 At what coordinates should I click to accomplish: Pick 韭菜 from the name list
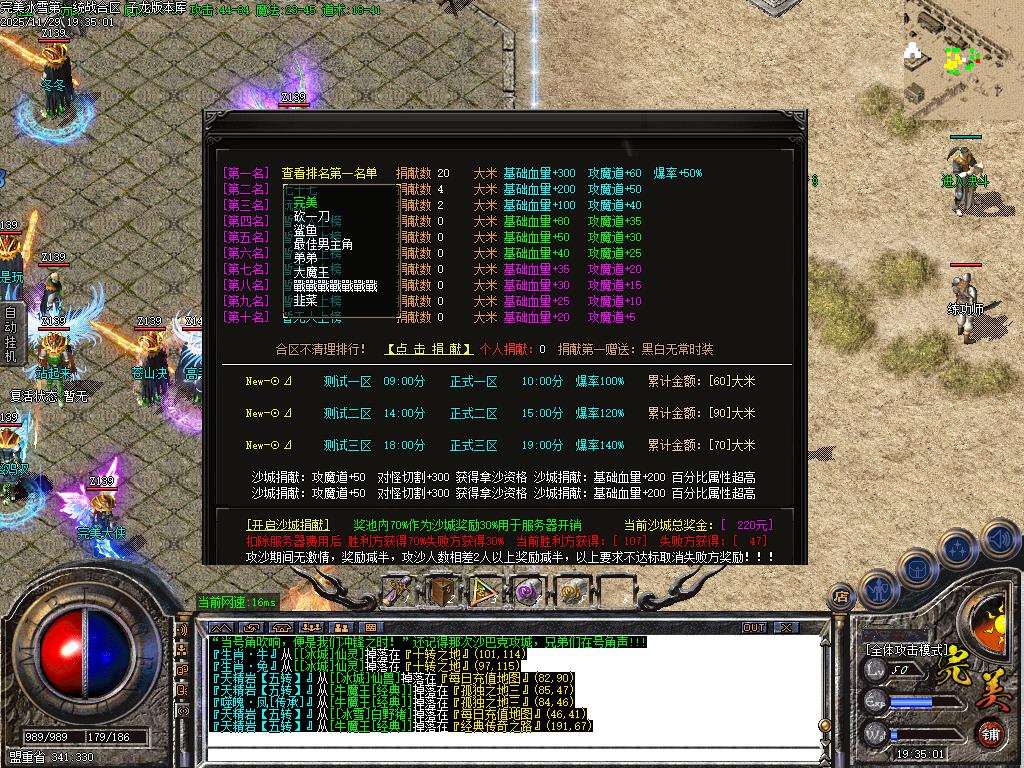click(x=304, y=300)
